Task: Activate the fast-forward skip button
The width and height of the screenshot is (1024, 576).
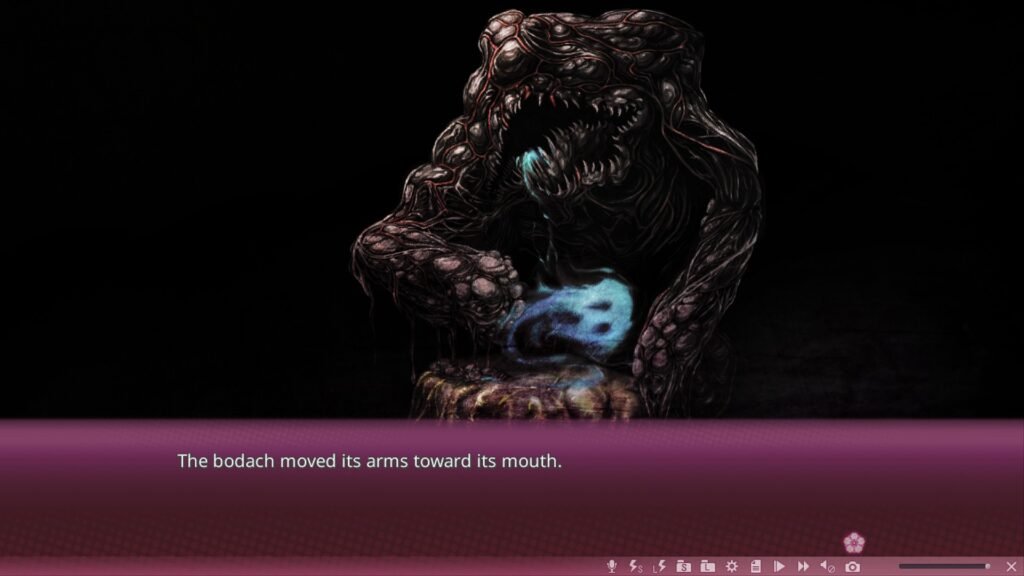Action: [x=803, y=566]
